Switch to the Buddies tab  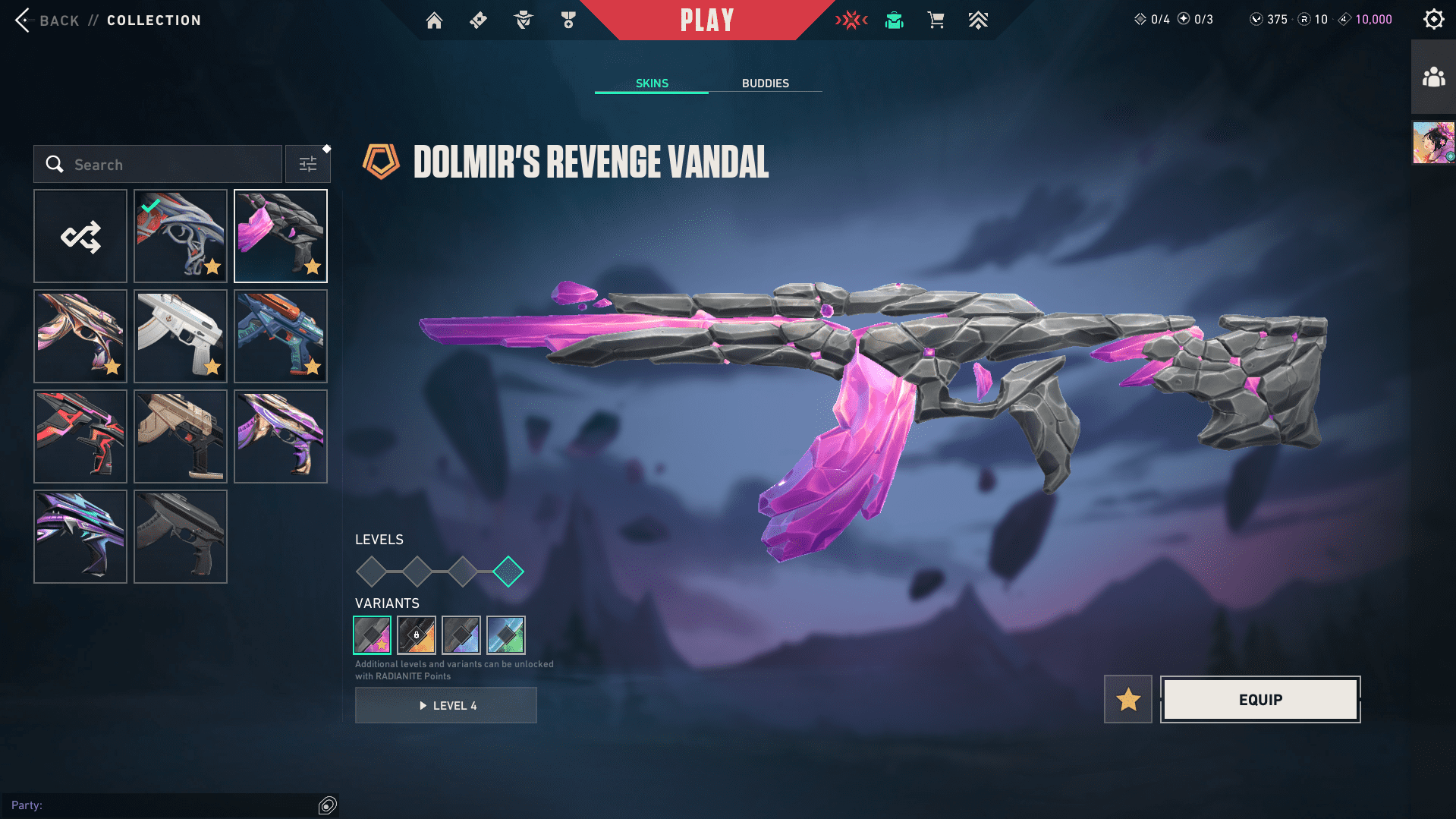coord(765,83)
